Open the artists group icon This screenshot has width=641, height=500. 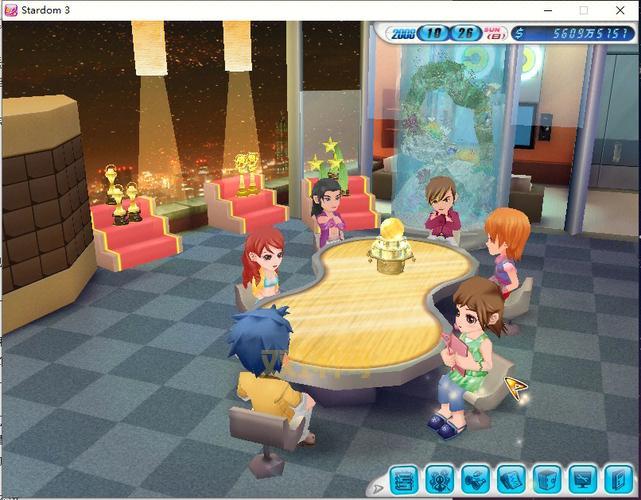[439, 480]
